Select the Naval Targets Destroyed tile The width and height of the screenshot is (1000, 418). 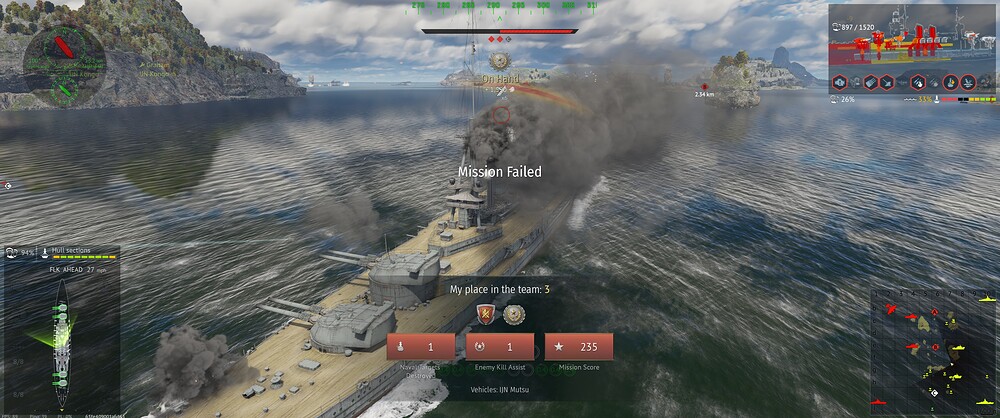422,347
